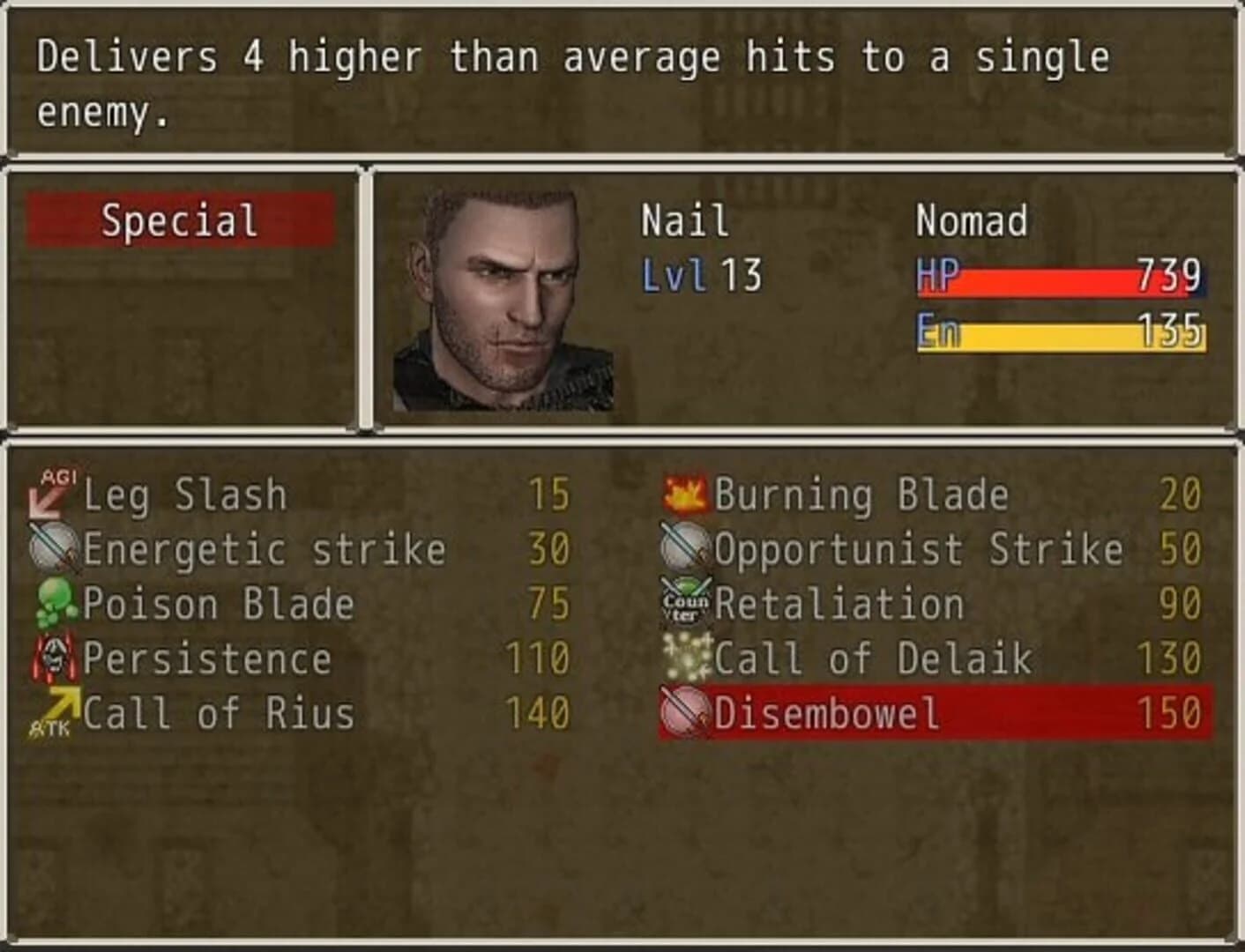The image size is (1245, 952).
Task: Select the Counter icon beside Retaliation
Action: 683,603
